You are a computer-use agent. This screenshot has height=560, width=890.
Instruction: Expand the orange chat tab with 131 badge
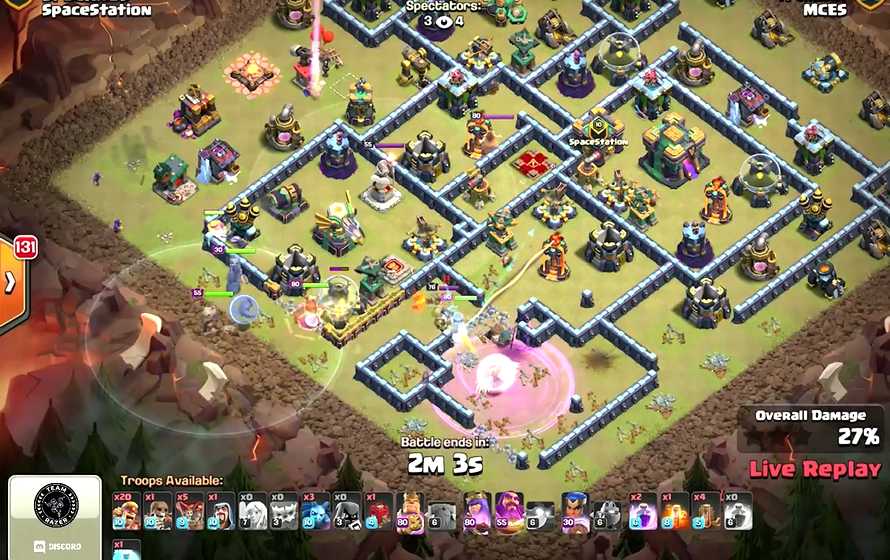point(10,282)
